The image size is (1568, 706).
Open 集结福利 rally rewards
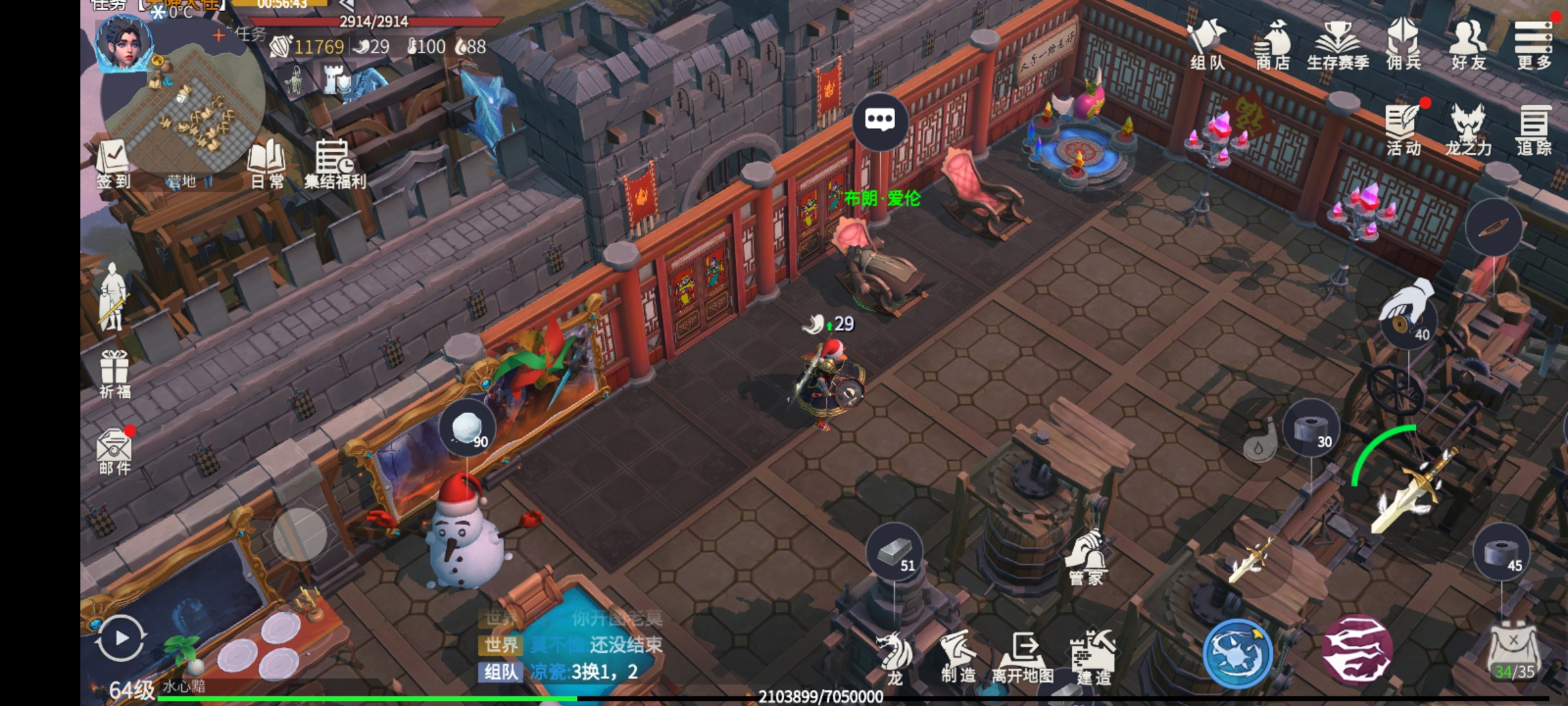coord(335,163)
